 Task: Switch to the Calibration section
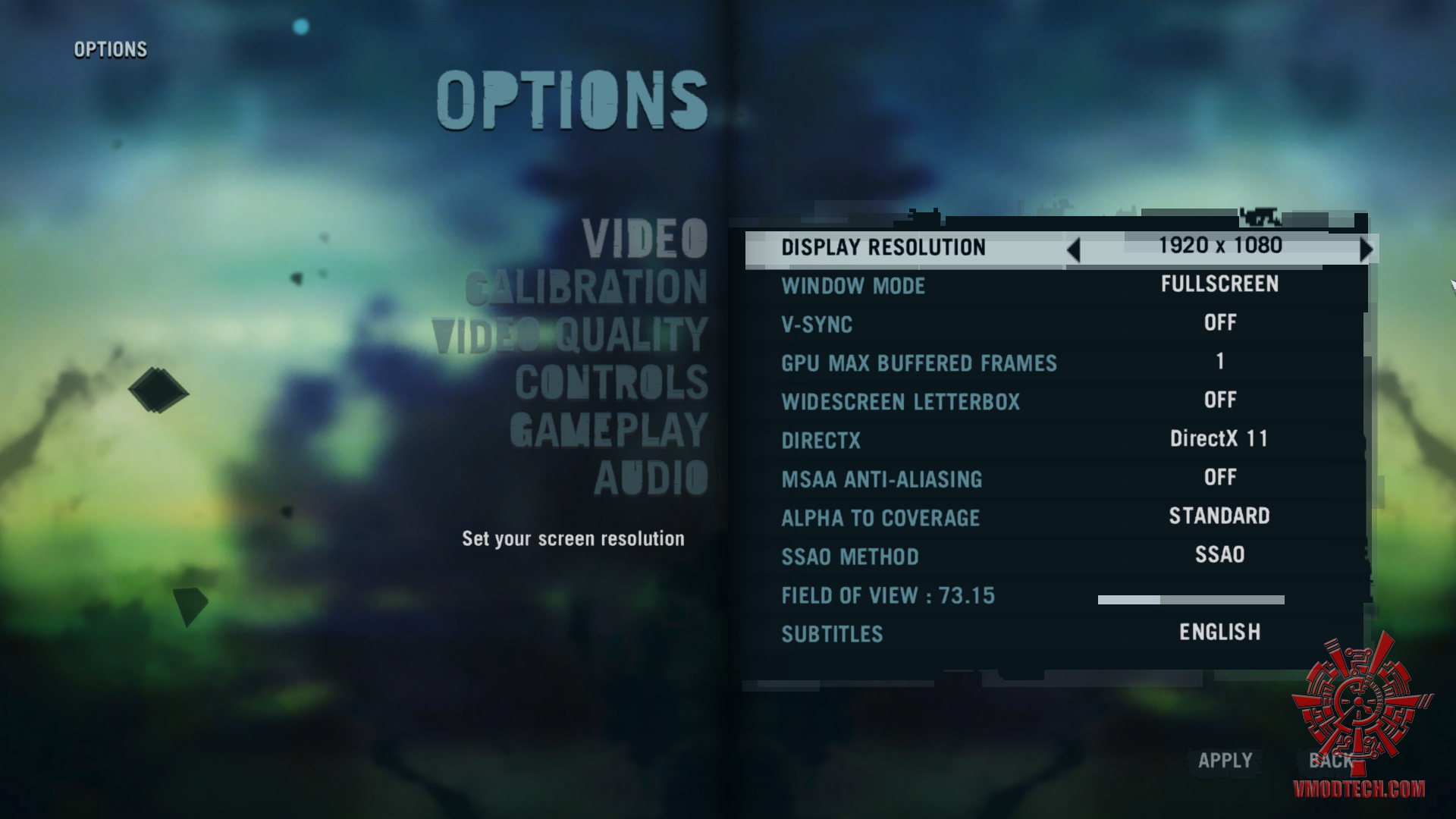586,287
